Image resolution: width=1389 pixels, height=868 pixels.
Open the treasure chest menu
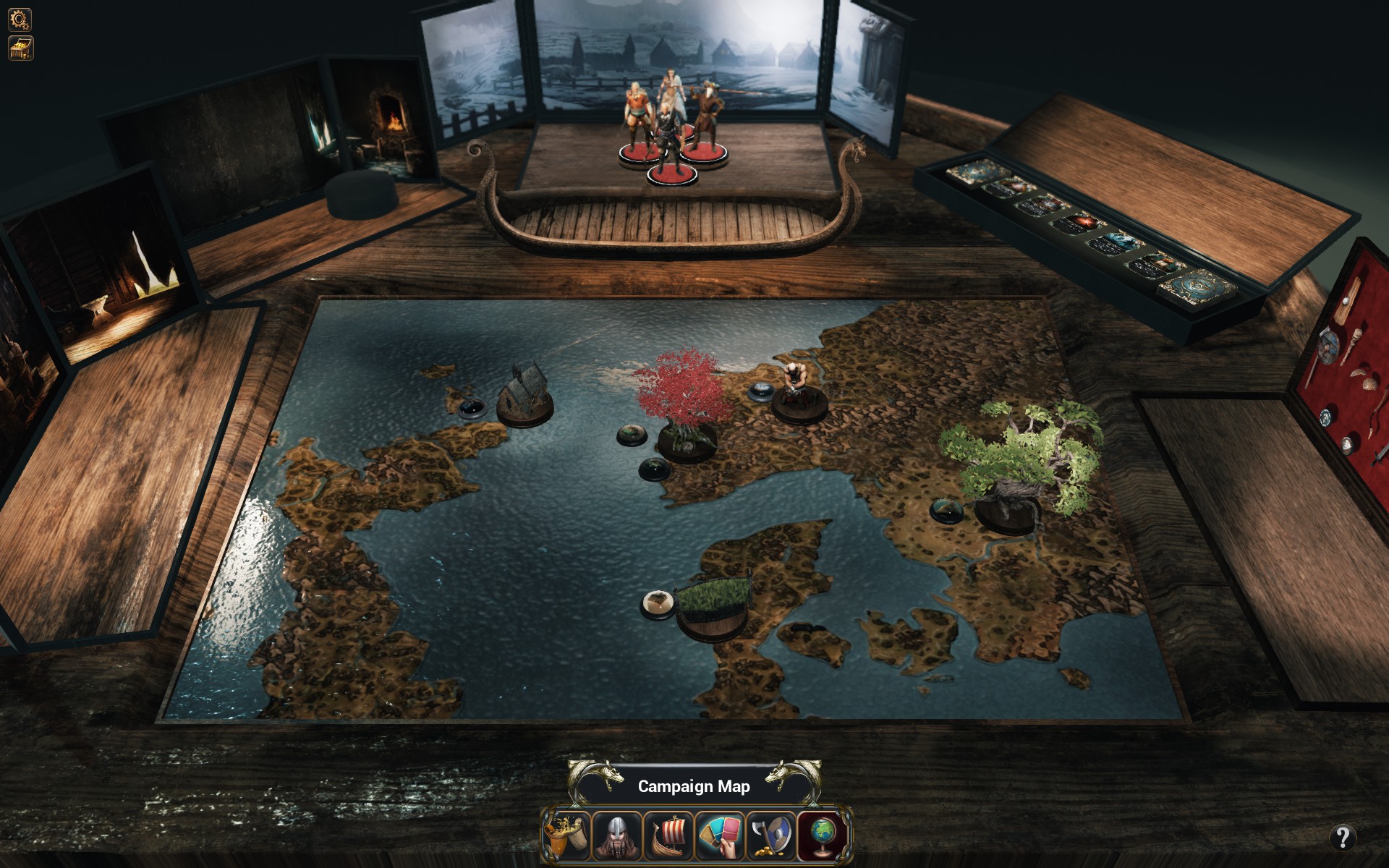[x=20, y=48]
